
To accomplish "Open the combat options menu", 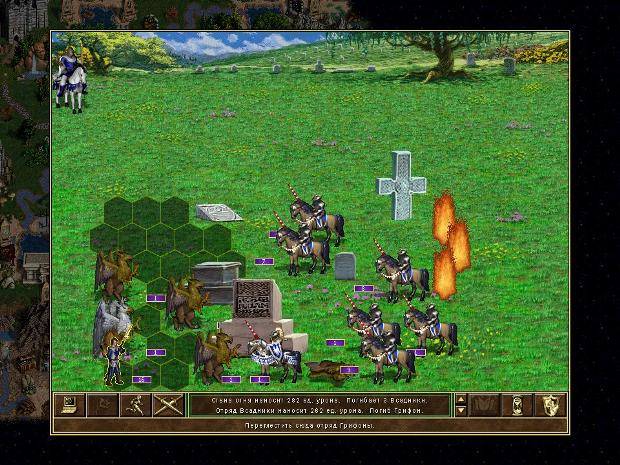I will pyautogui.click(x=69, y=405).
